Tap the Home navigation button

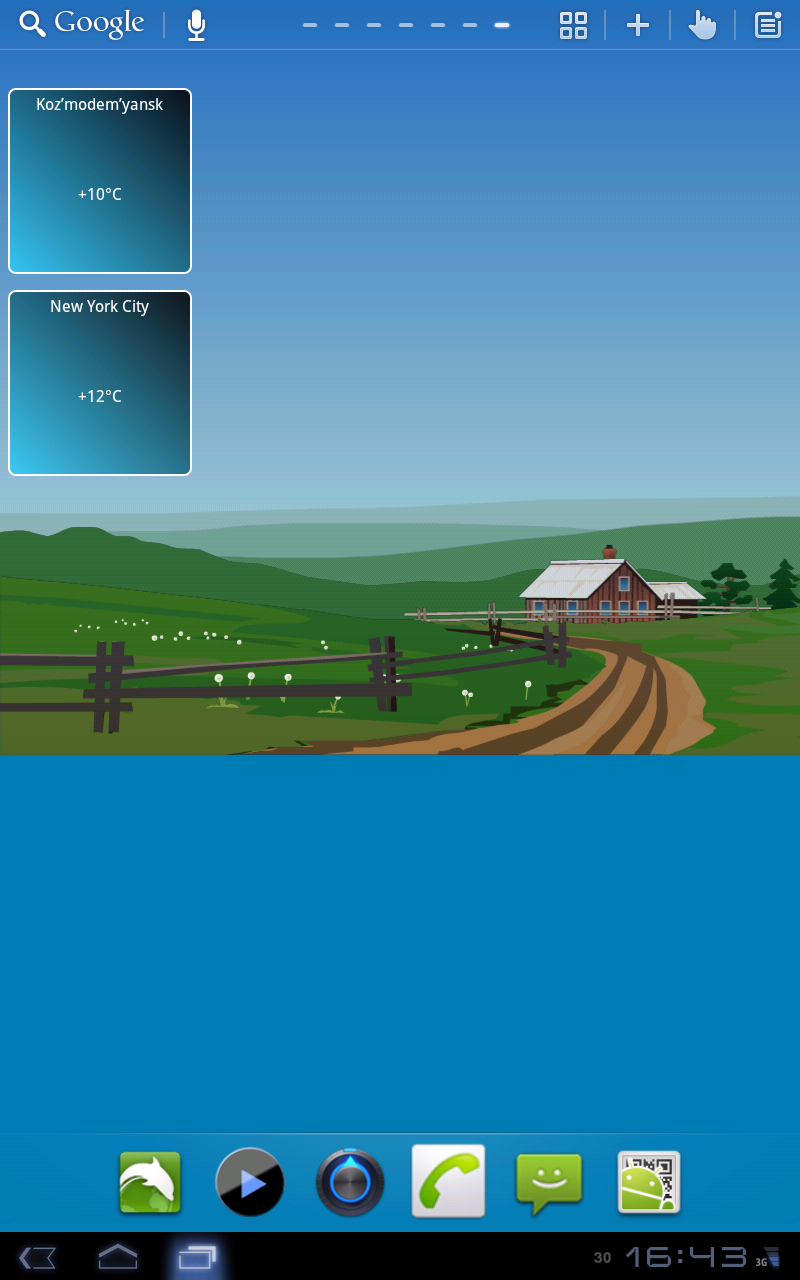[117, 1257]
